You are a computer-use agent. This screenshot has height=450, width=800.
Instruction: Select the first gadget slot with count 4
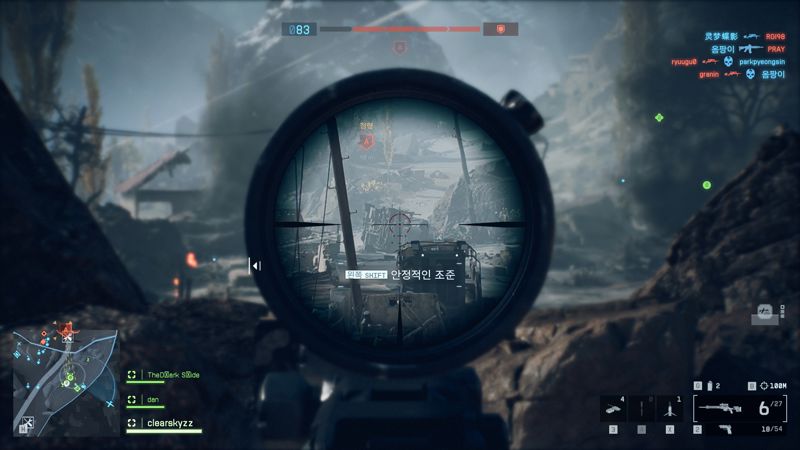pyautogui.click(x=613, y=408)
